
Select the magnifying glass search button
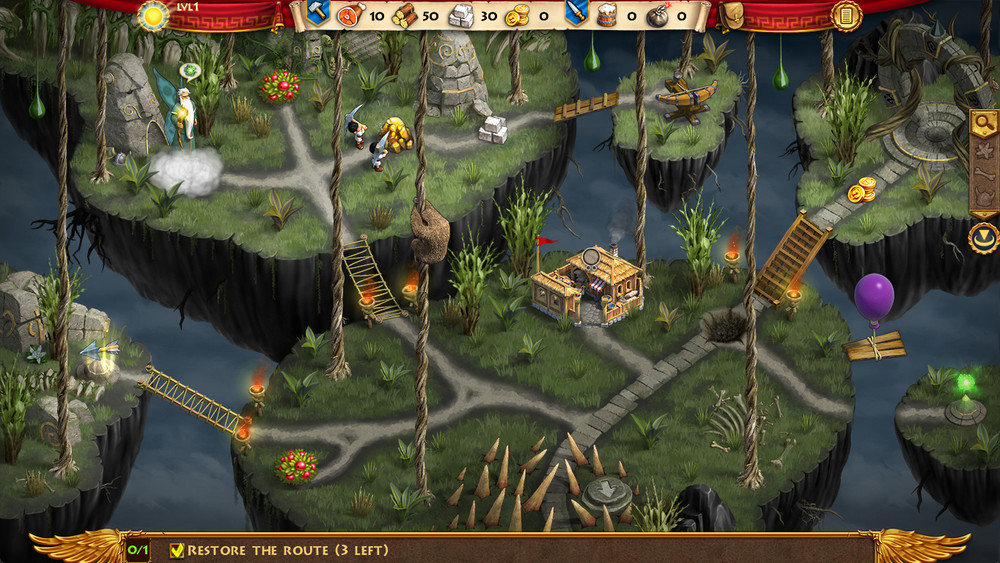coord(984,124)
